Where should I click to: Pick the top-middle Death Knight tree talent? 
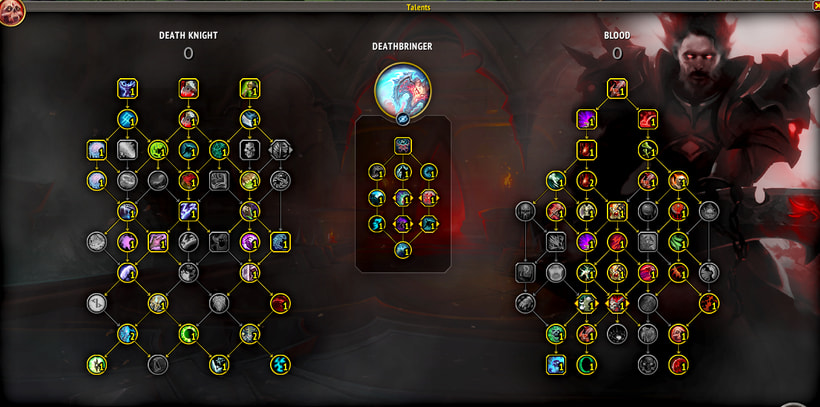tap(188, 89)
